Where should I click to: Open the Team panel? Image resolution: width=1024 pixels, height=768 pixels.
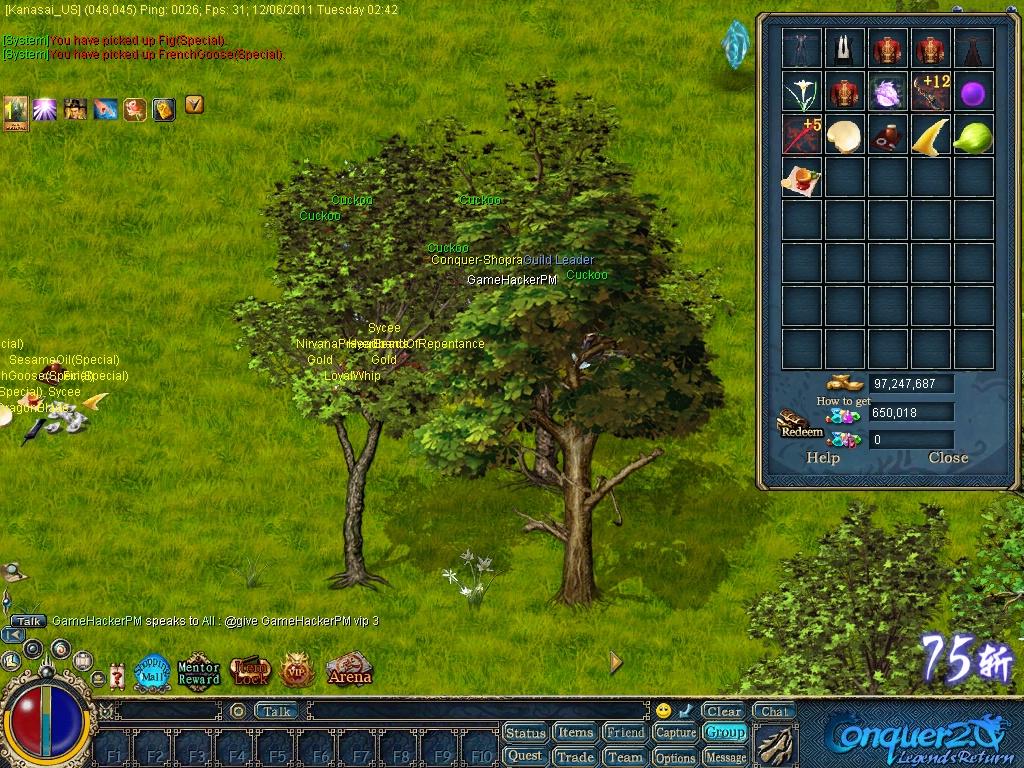pyautogui.click(x=625, y=757)
